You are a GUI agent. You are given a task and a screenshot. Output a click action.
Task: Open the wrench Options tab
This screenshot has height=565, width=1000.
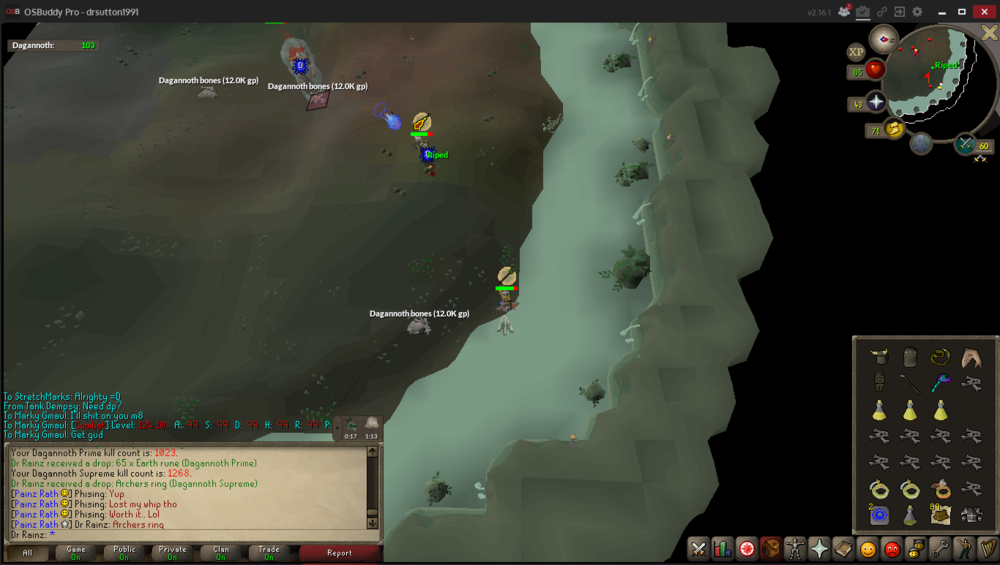click(x=940, y=548)
